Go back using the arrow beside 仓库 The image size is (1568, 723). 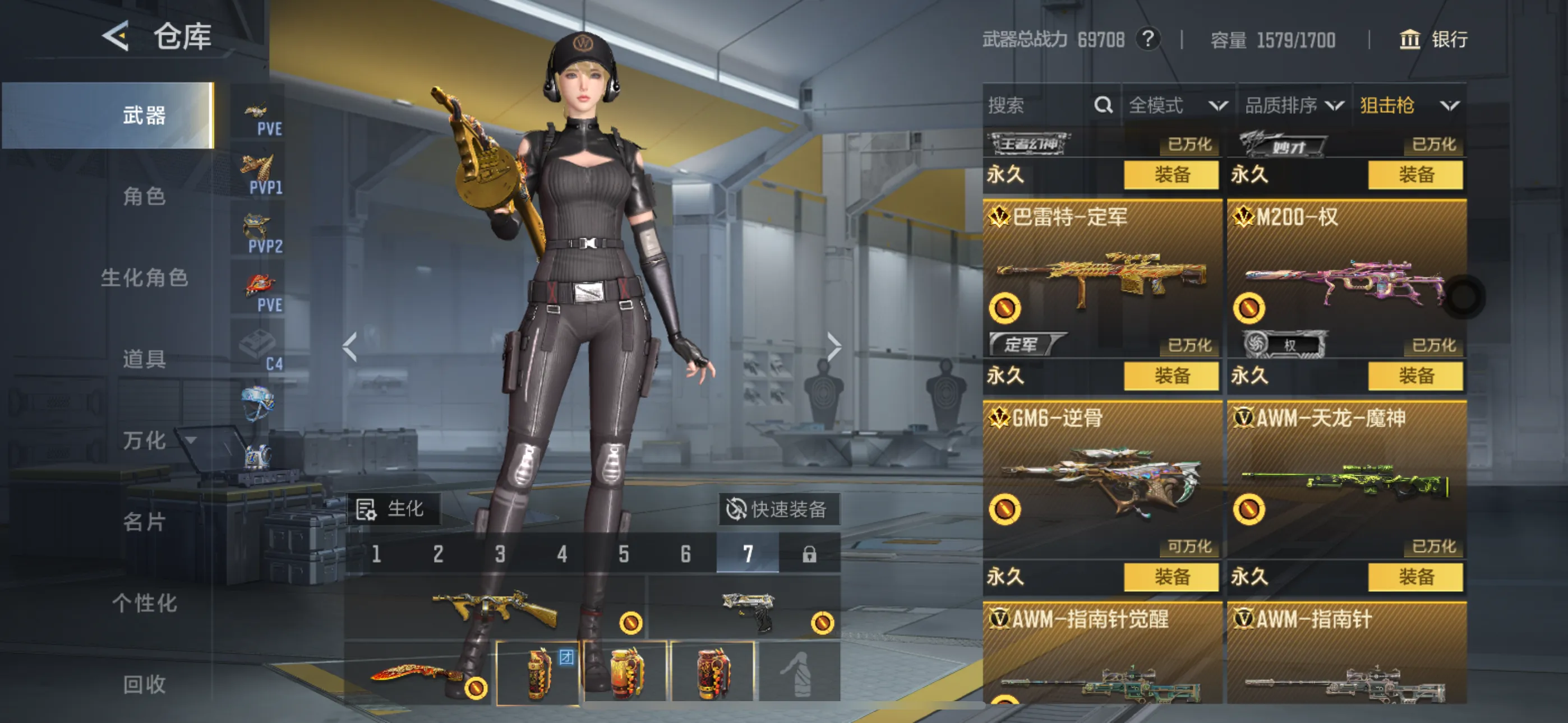116,36
